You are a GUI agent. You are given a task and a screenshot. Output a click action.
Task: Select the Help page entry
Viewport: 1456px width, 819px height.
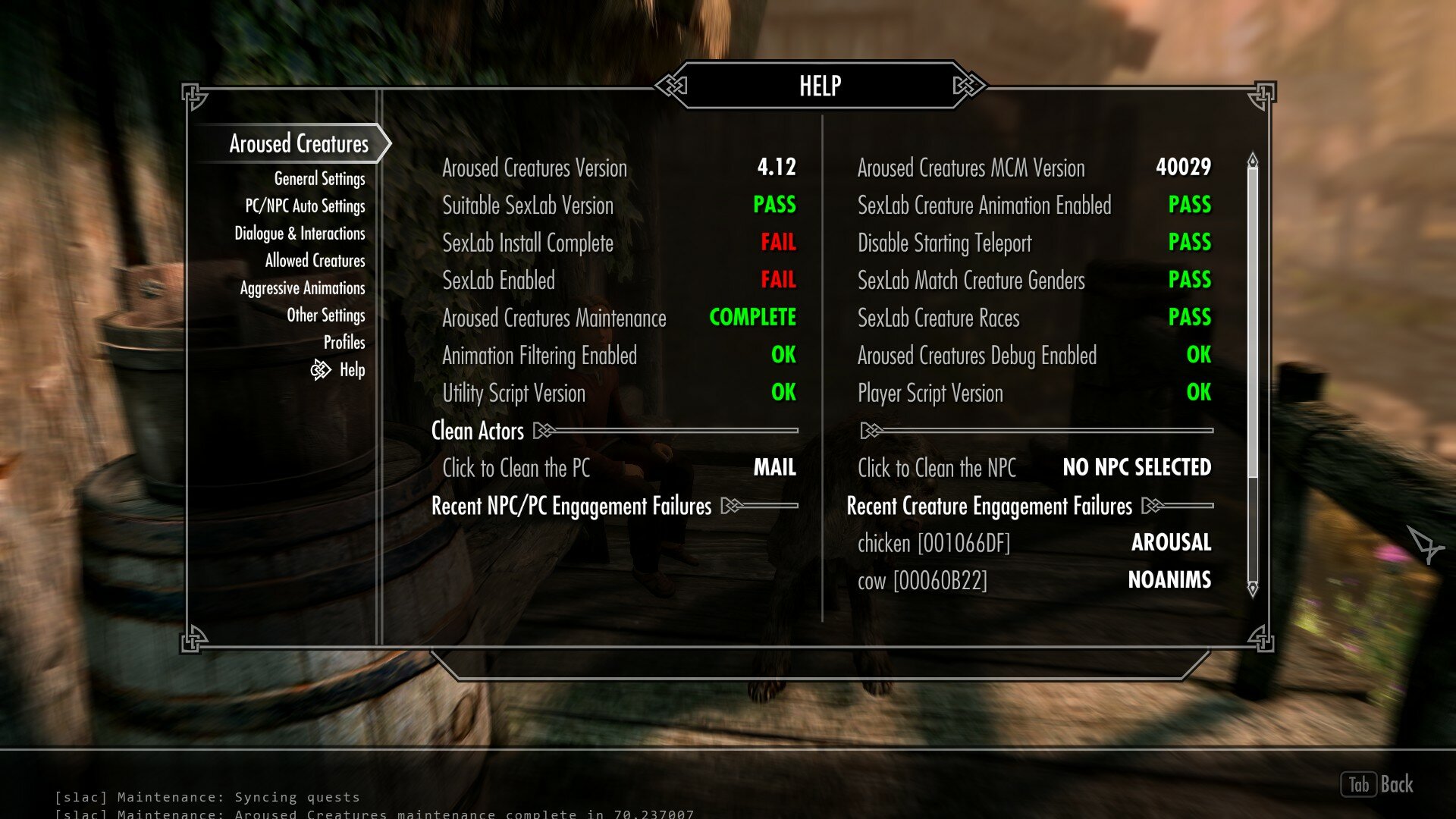point(352,370)
